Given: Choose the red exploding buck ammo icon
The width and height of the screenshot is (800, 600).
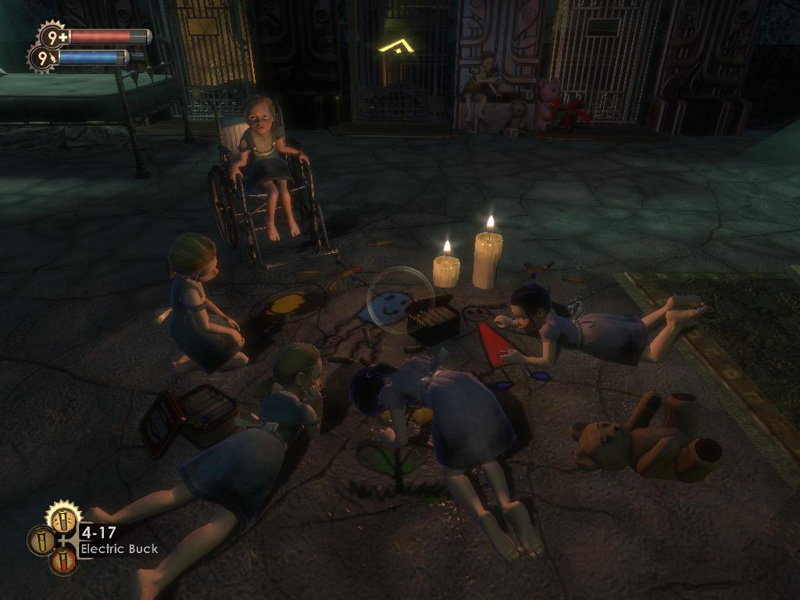Looking at the screenshot, I should click(62, 561).
